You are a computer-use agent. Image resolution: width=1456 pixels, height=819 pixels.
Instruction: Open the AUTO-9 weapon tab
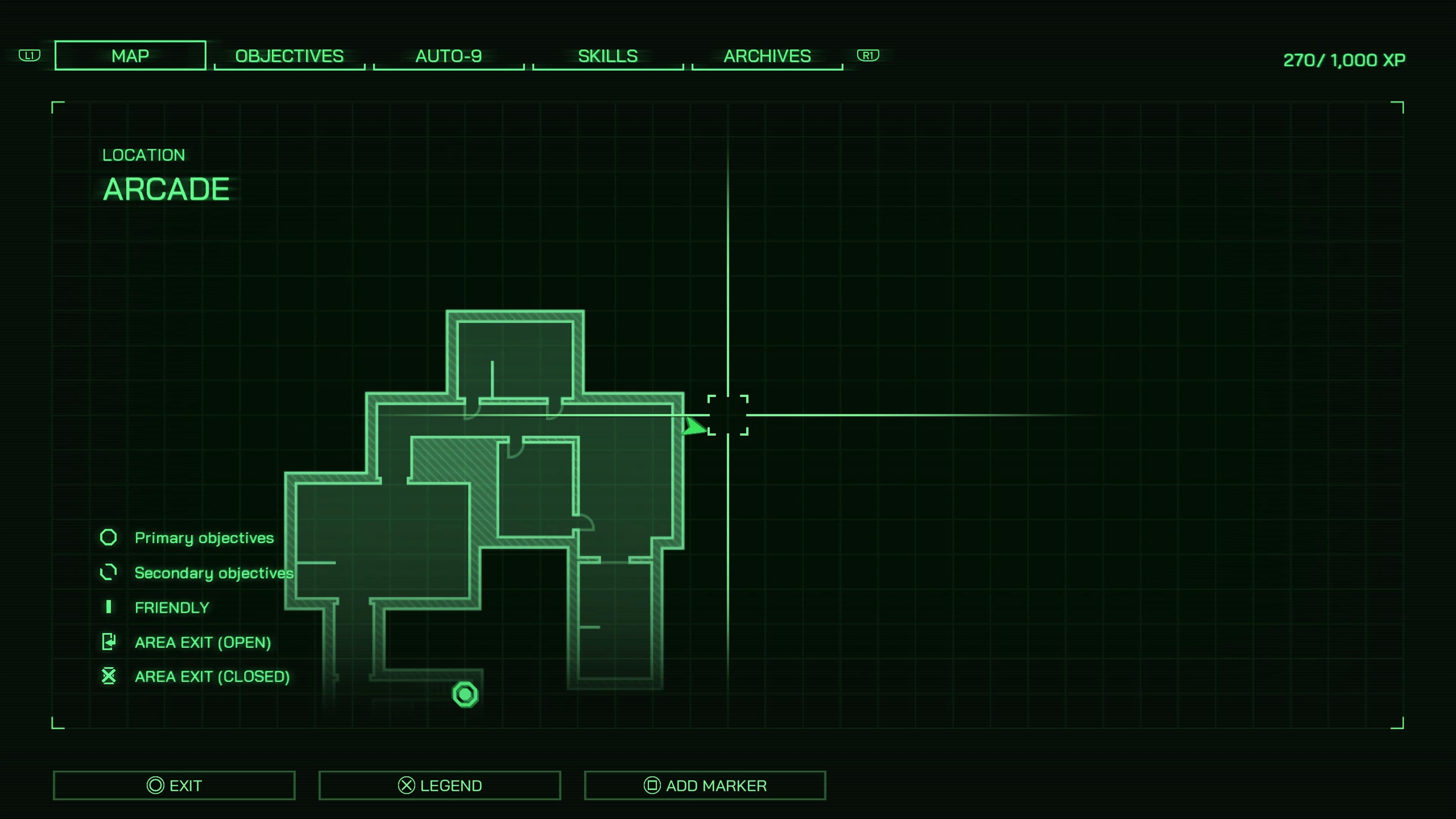click(x=448, y=55)
